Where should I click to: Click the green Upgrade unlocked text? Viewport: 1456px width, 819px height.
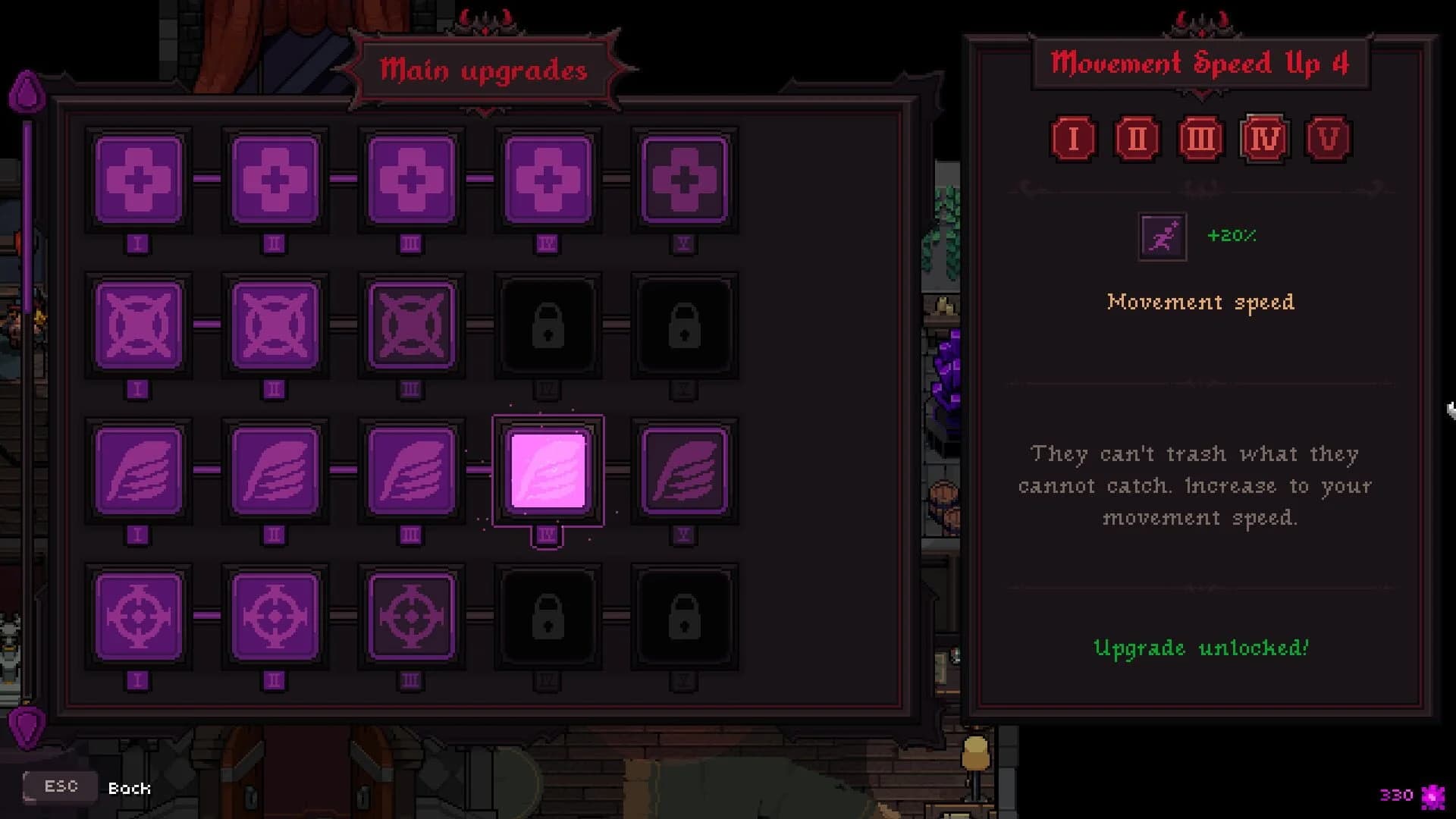(x=1200, y=648)
